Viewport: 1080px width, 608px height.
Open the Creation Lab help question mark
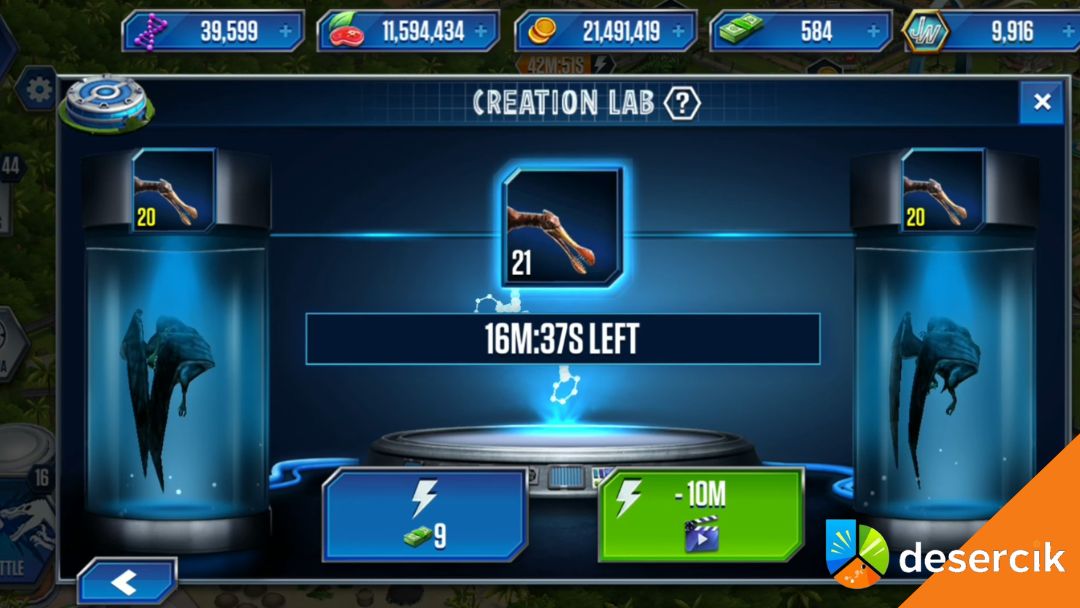pyautogui.click(x=683, y=102)
